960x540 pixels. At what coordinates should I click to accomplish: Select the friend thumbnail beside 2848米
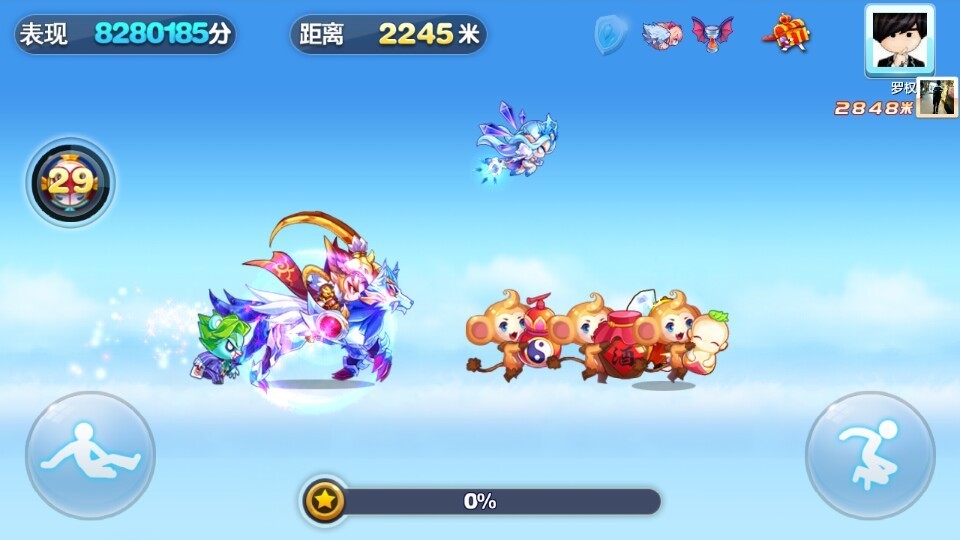937,98
